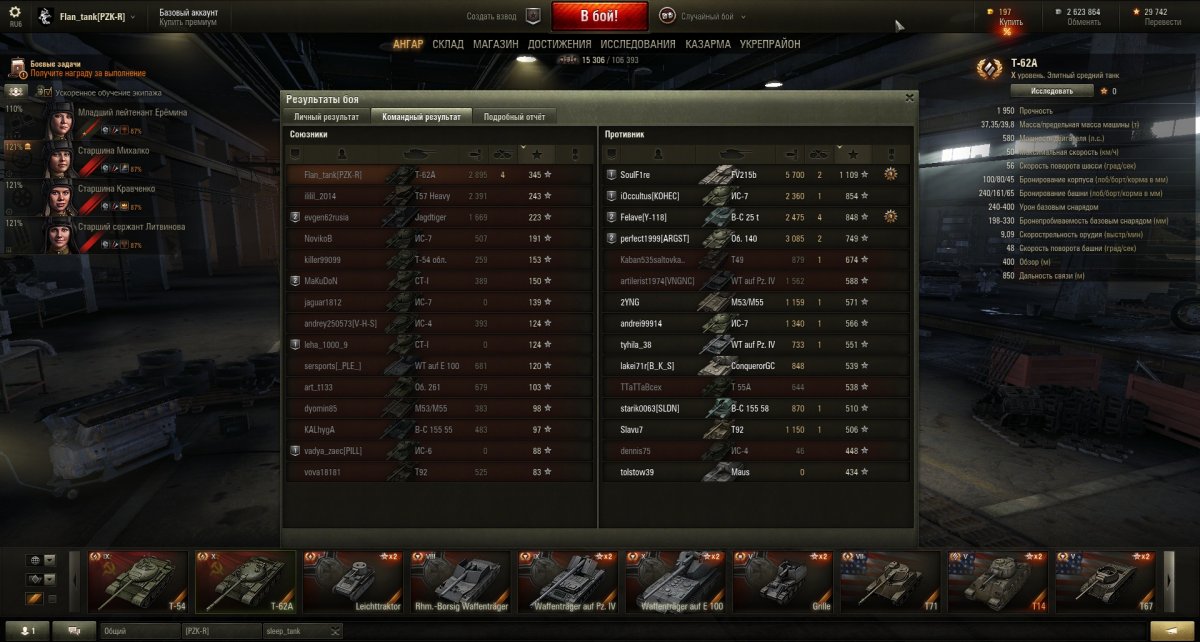The width and height of the screenshot is (1200, 642).
Task: Choose the Leichttraktor tank thumbnail
Action: 354,581
